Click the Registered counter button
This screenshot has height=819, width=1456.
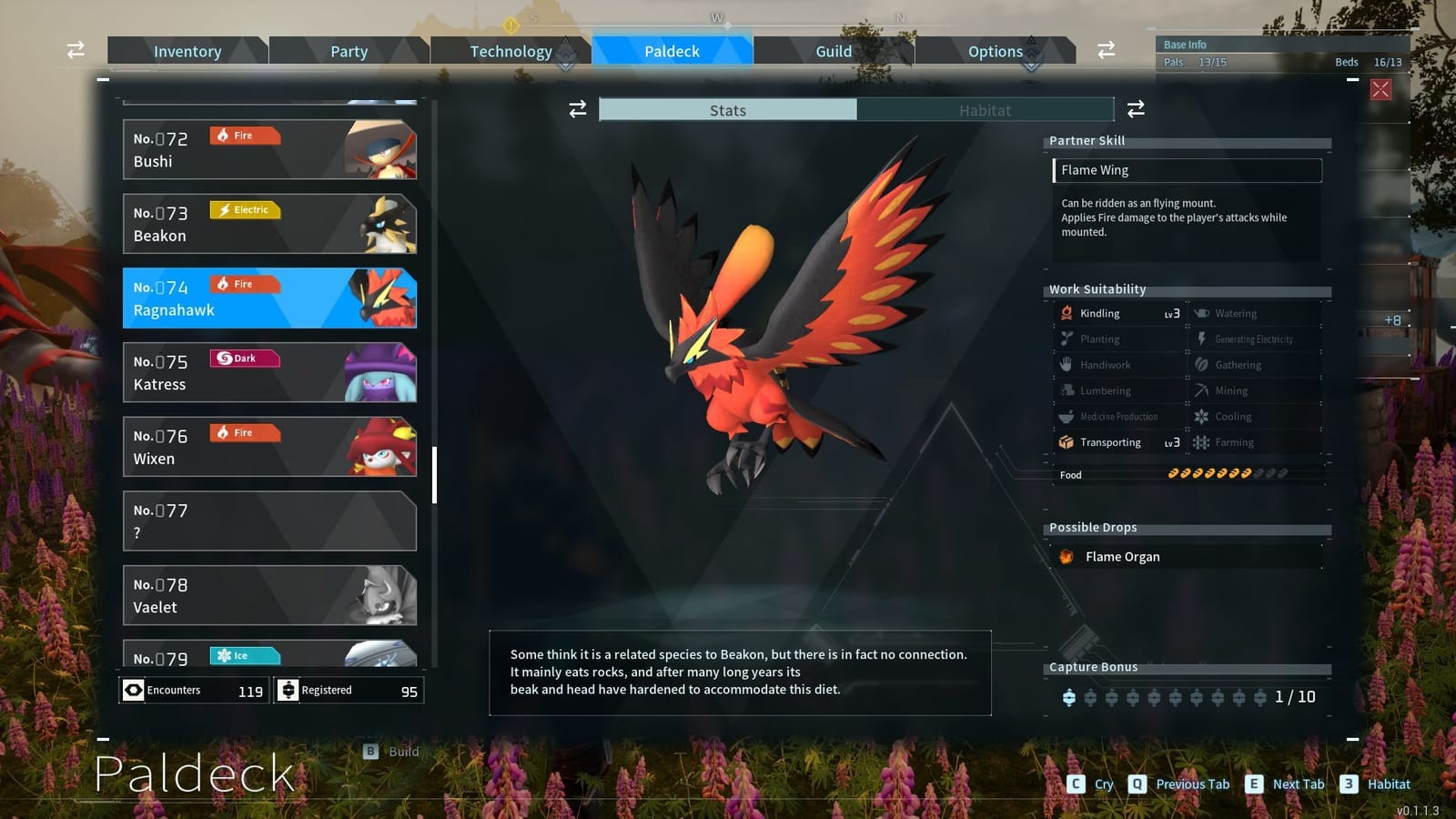349,690
